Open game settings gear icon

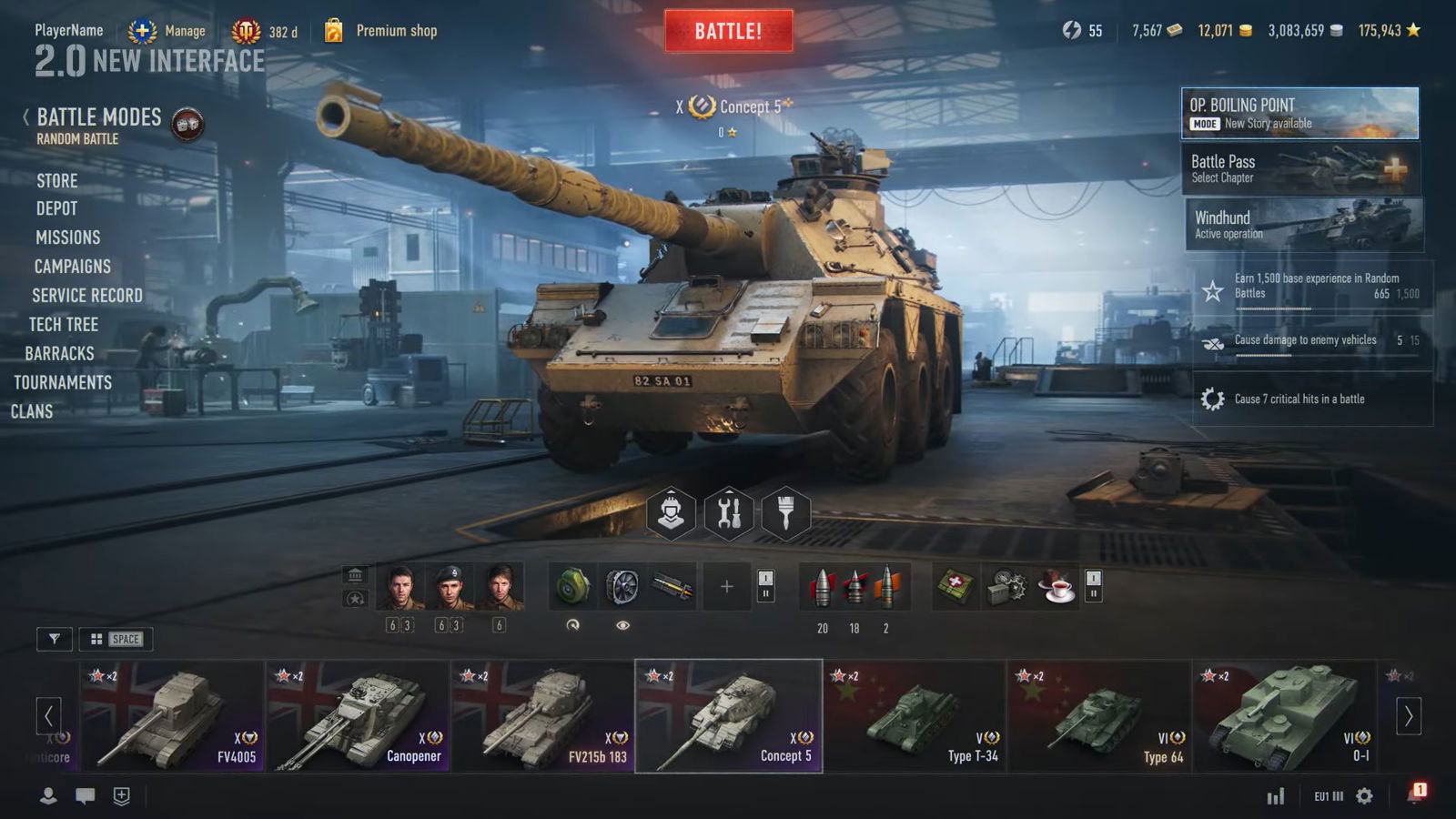click(1364, 796)
